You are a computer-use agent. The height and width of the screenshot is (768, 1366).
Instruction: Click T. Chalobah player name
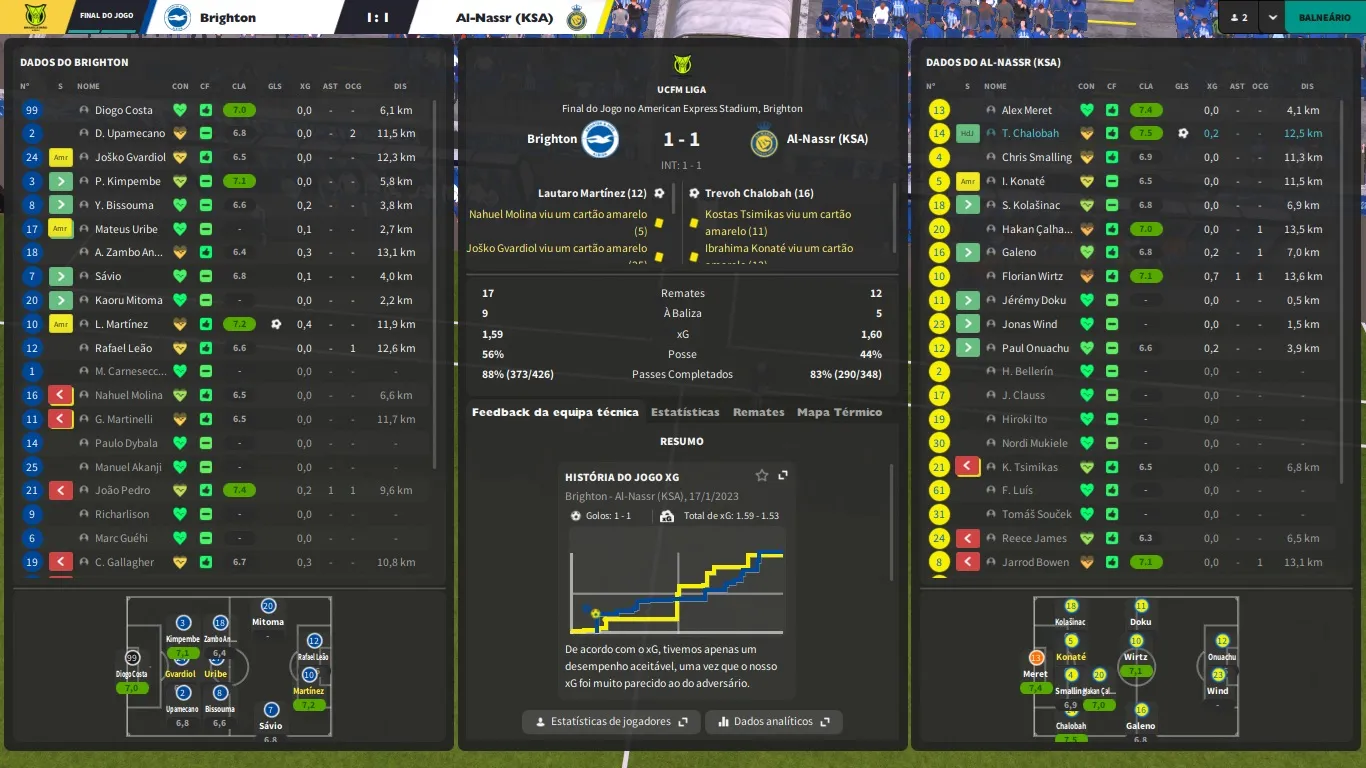[x=1030, y=133]
